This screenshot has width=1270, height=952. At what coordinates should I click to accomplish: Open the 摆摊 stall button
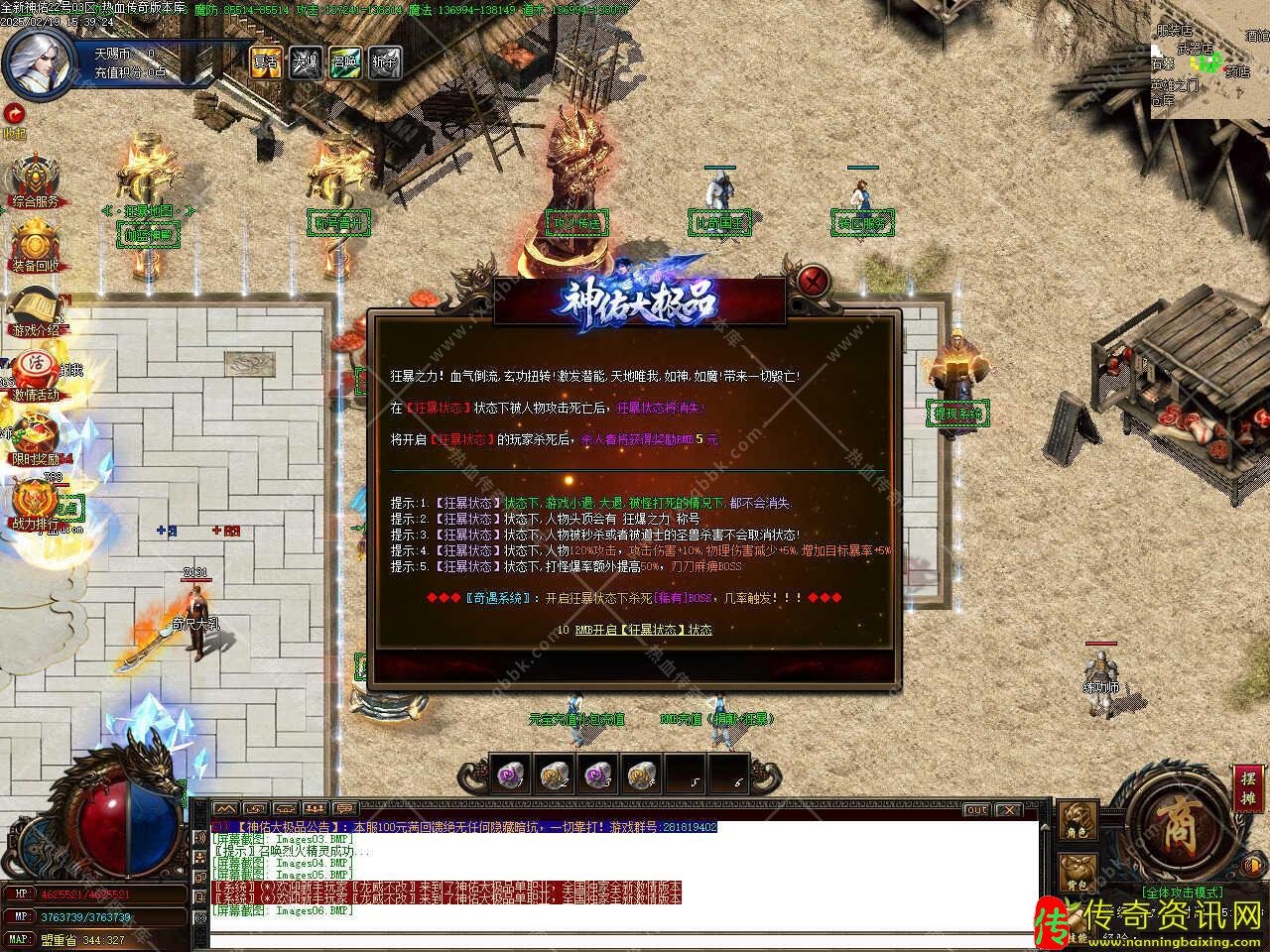(1247, 789)
